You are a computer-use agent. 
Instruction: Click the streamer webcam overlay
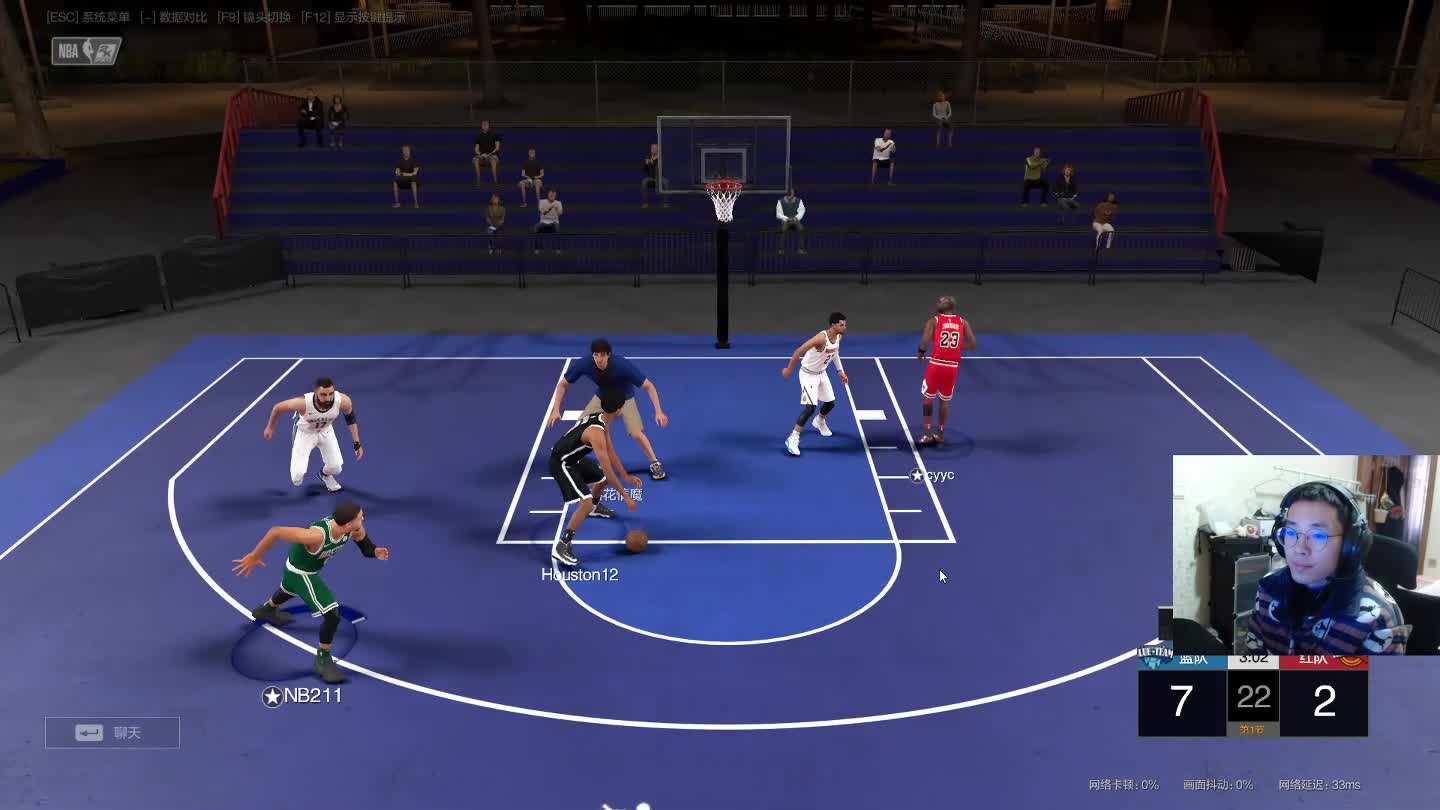(x=1304, y=555)
